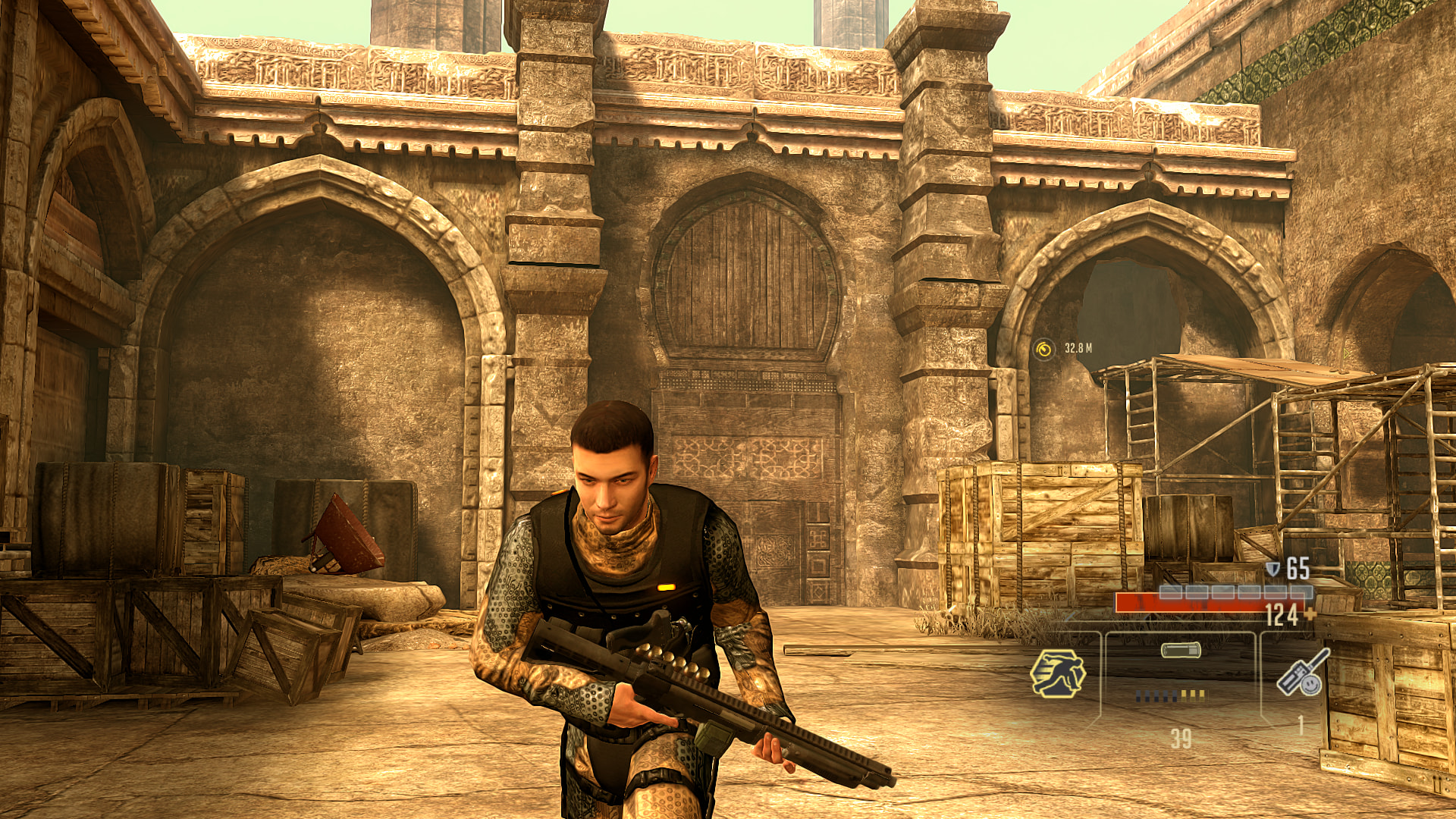The image size is (1456, 819).
Task: Choose the radio detonator gadget icon
Action: coord(1302,672)
